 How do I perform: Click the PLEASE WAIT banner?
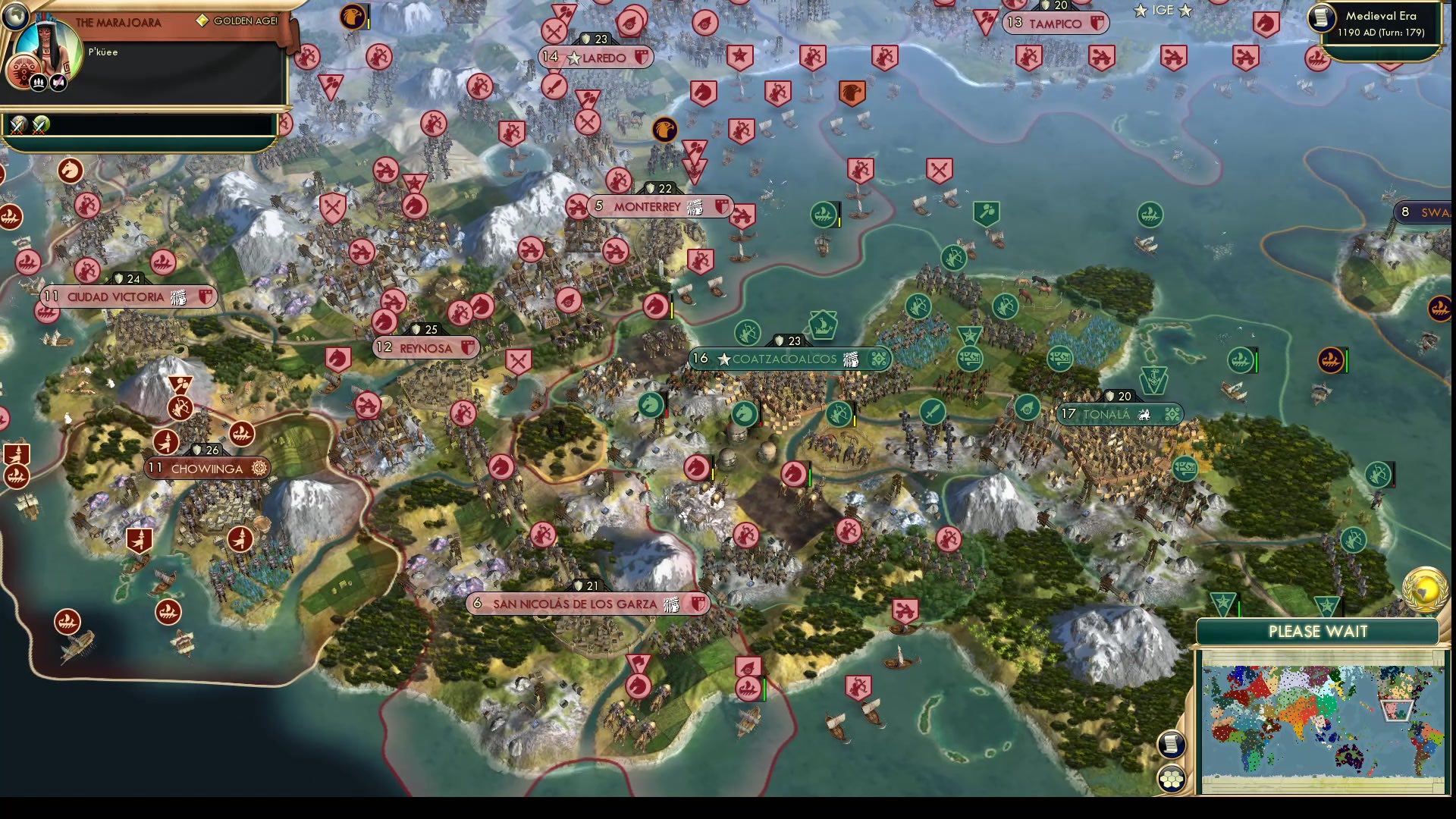click(1318, 631)
